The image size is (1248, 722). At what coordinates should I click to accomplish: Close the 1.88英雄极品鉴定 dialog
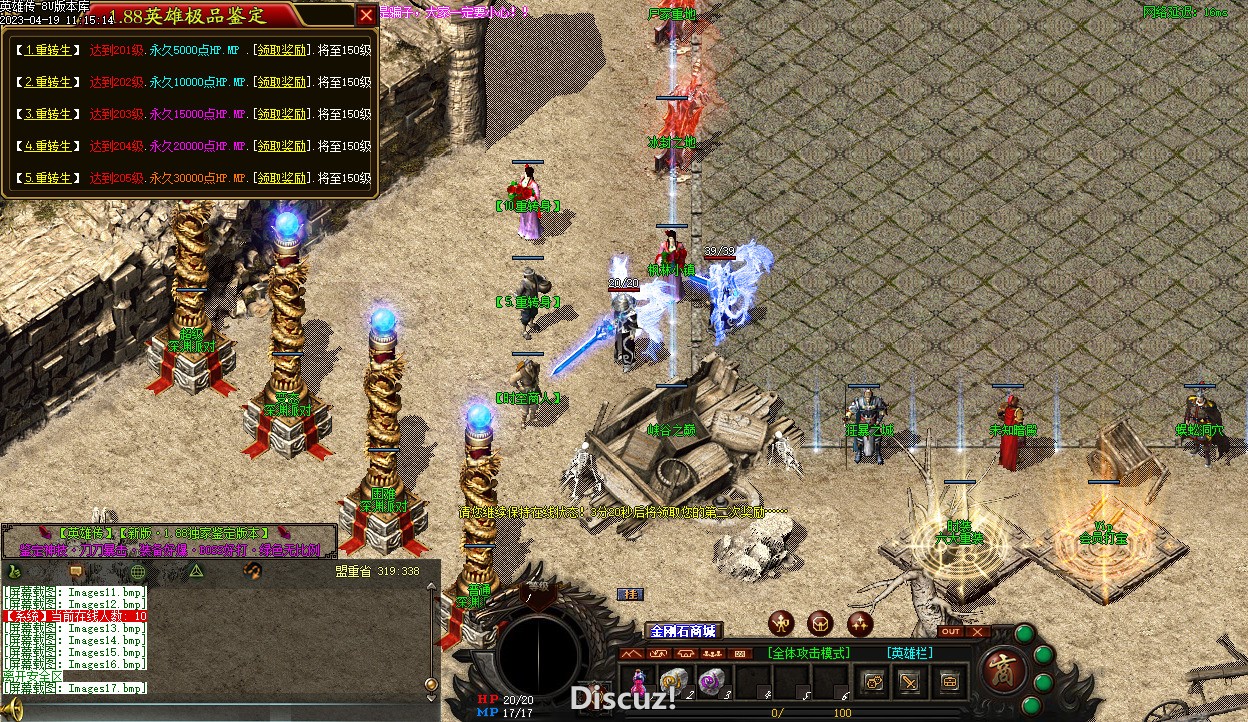coord(367,15)
